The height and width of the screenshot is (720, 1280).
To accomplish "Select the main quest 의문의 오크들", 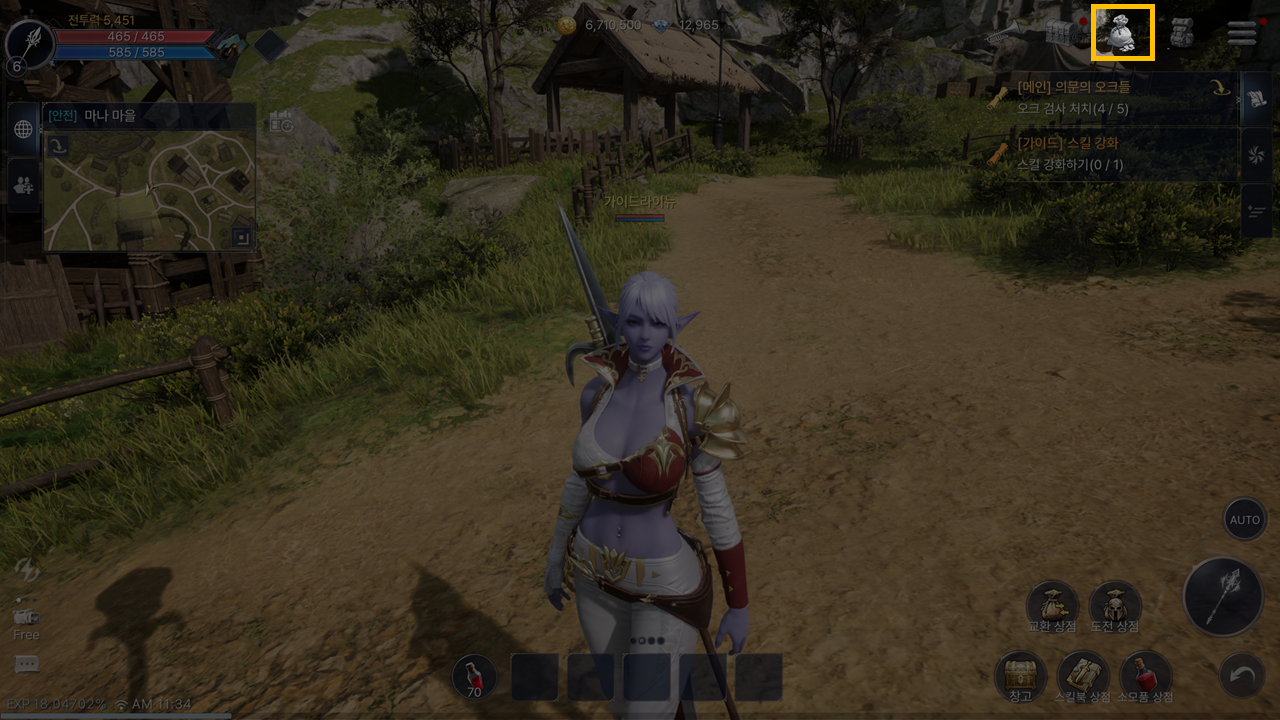I will 1110,97.
